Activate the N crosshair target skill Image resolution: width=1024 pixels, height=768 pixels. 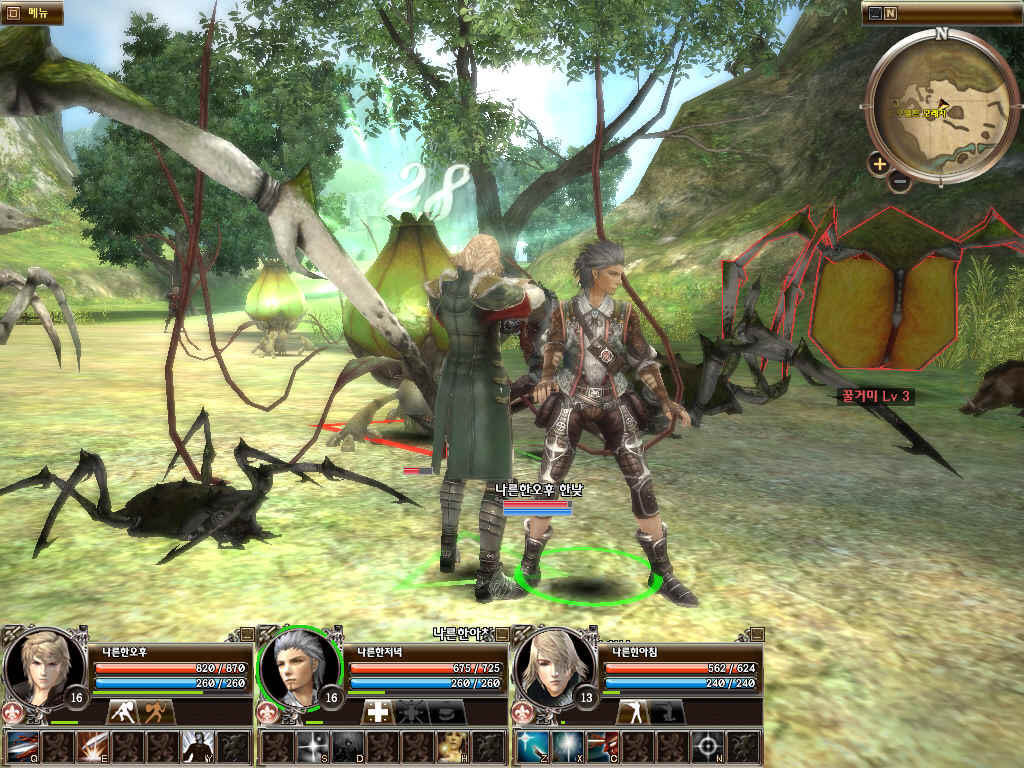point(707,747)
